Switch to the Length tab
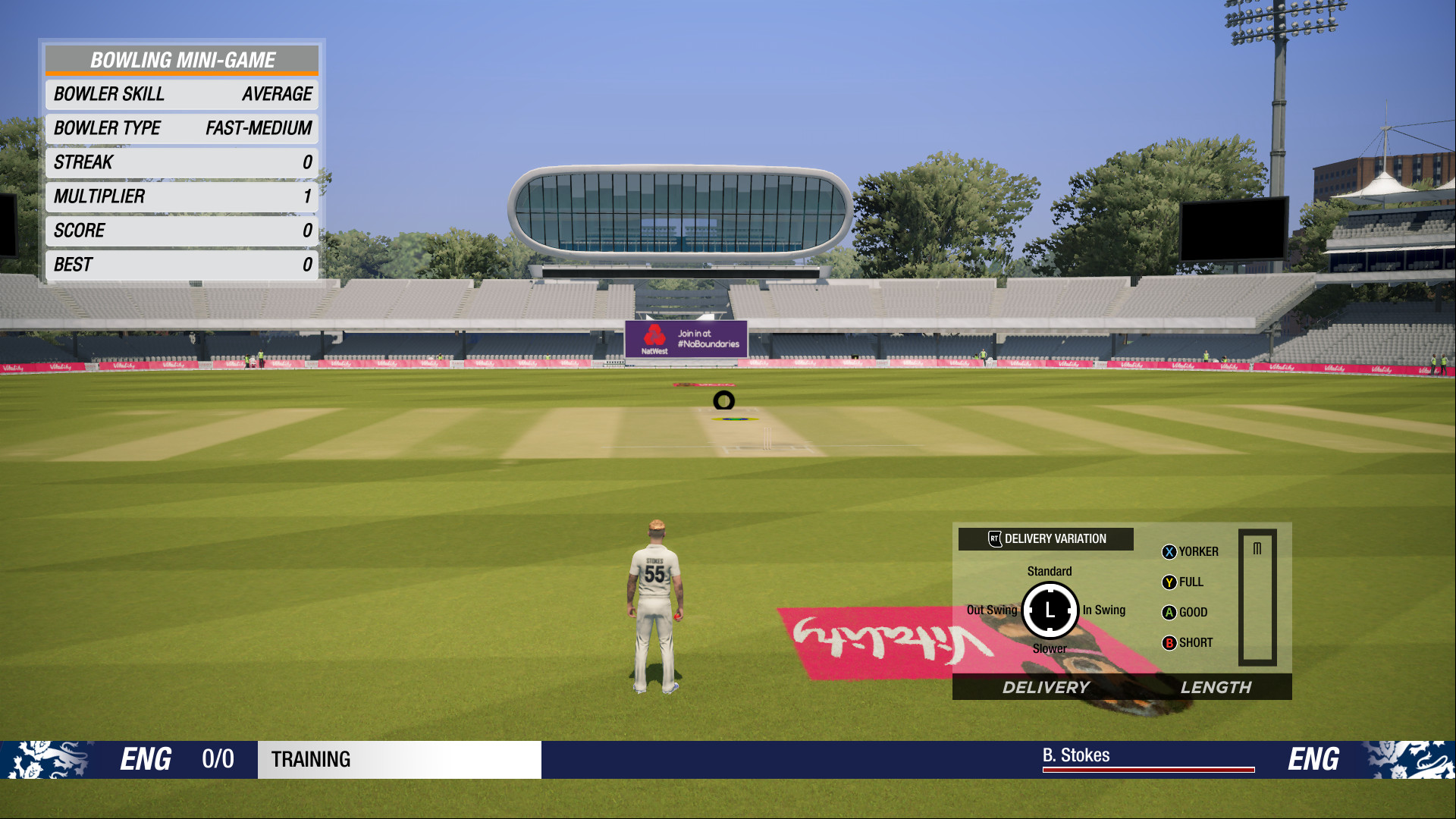 1216,688
